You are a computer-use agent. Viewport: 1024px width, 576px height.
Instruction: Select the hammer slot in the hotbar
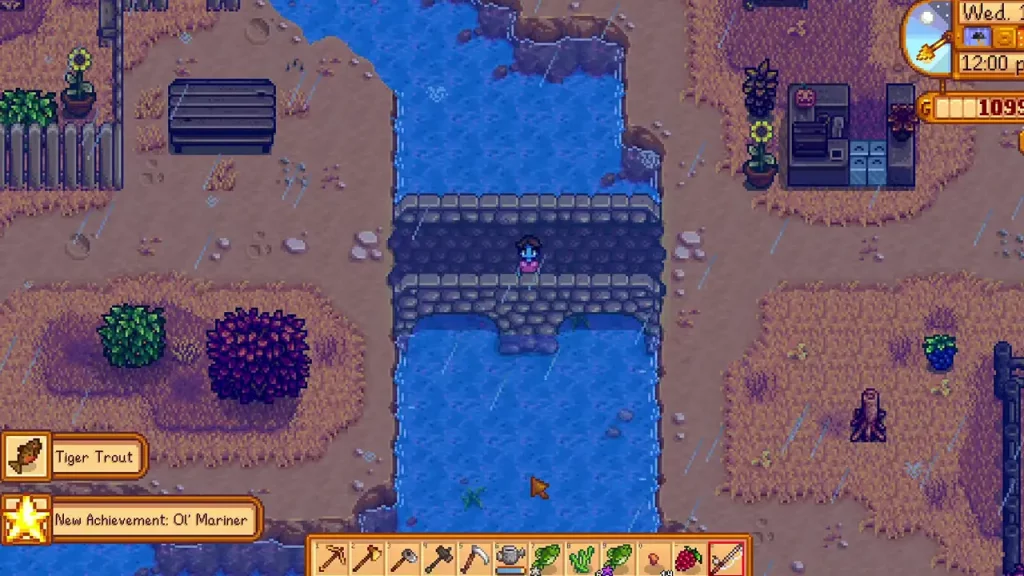(x=439, y=558)
